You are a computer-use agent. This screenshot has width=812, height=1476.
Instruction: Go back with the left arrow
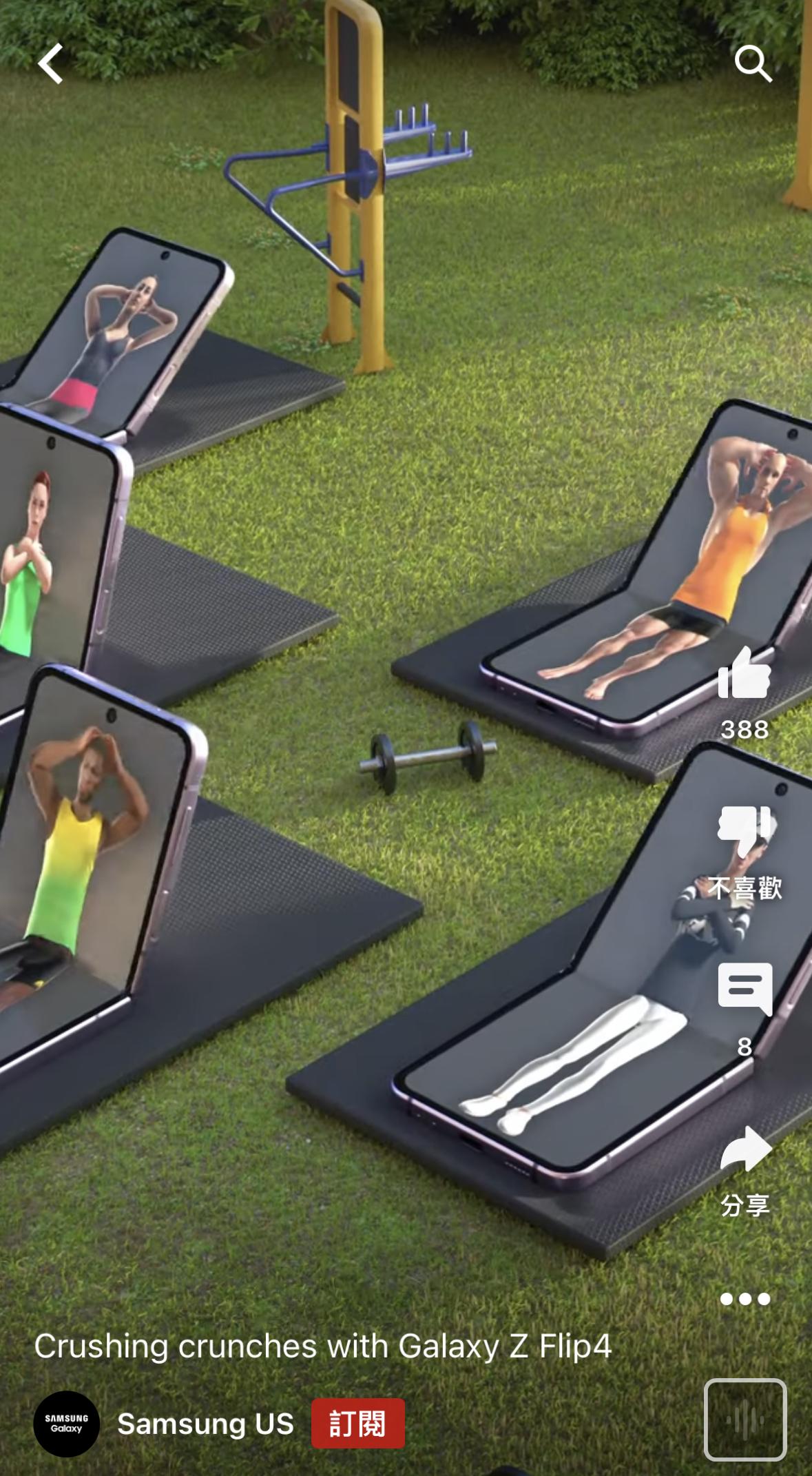point(50,64)
